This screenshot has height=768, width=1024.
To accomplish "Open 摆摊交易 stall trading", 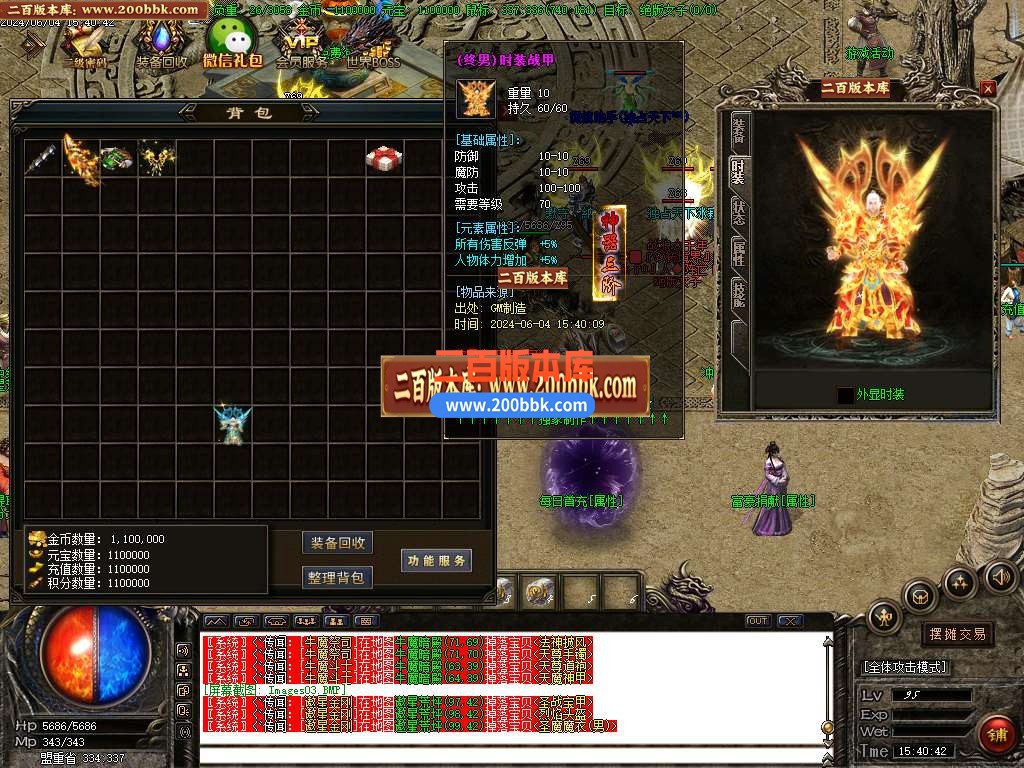I will 957,634.
